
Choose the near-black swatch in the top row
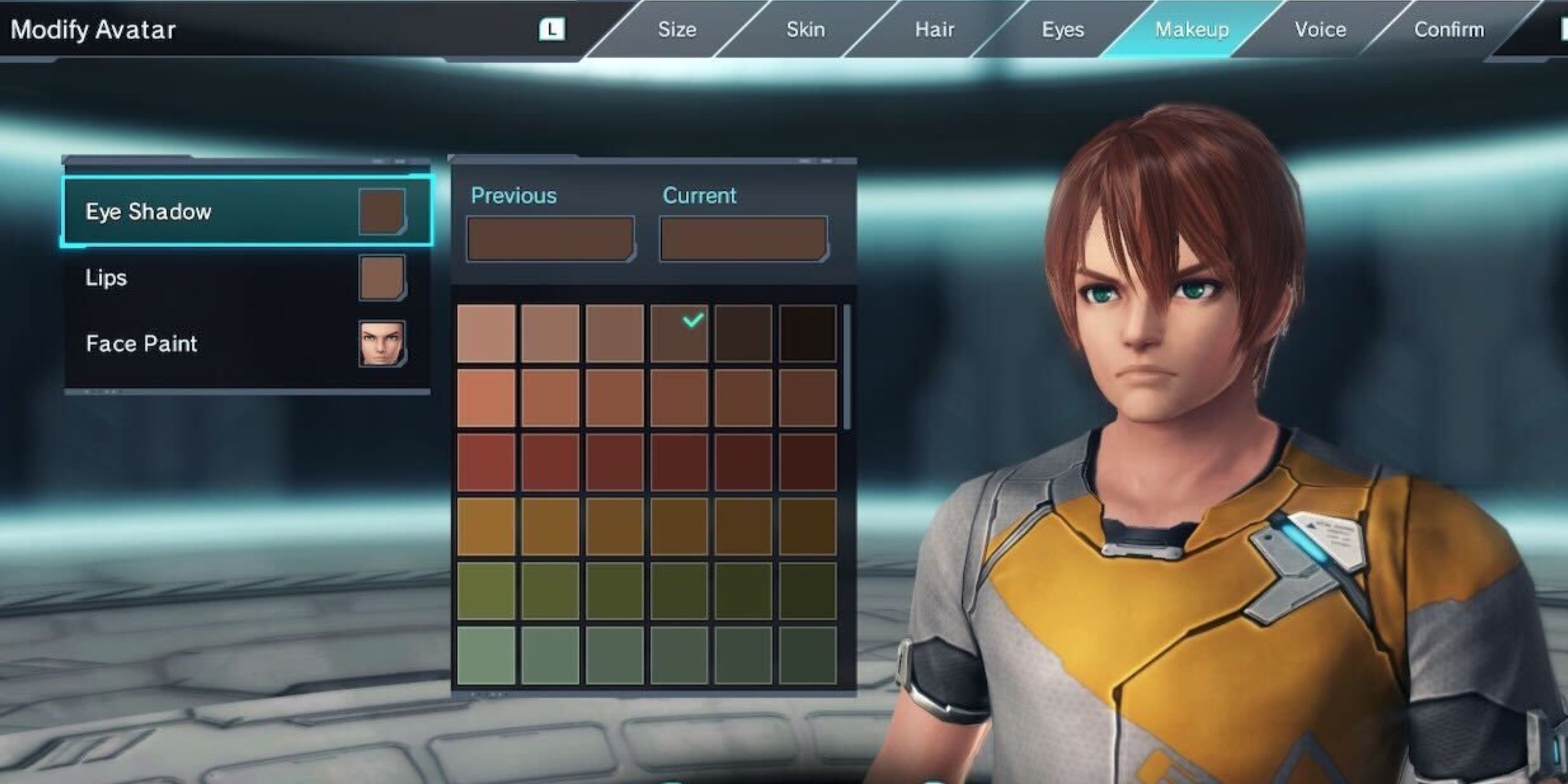coord(808,333)
